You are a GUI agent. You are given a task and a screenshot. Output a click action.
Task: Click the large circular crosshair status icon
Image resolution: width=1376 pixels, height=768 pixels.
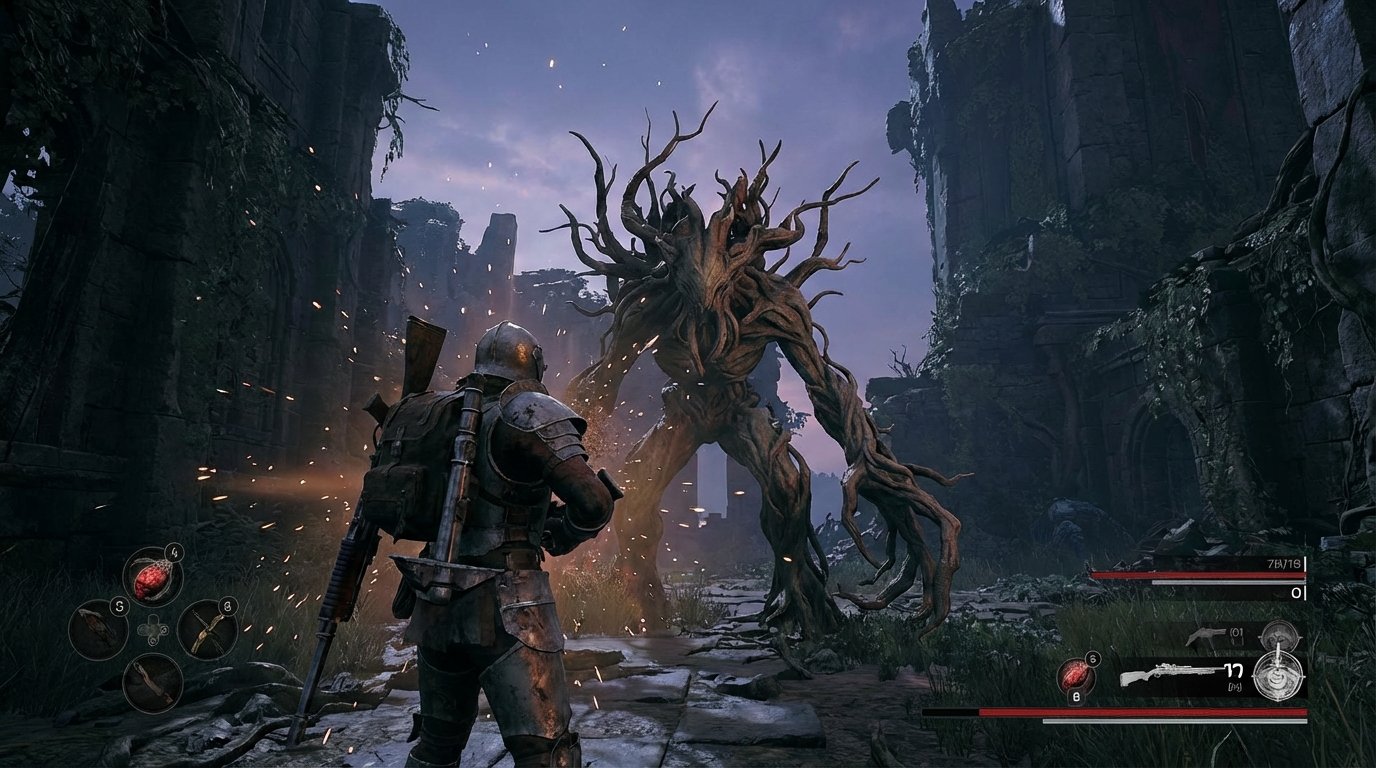point(1277,678)
